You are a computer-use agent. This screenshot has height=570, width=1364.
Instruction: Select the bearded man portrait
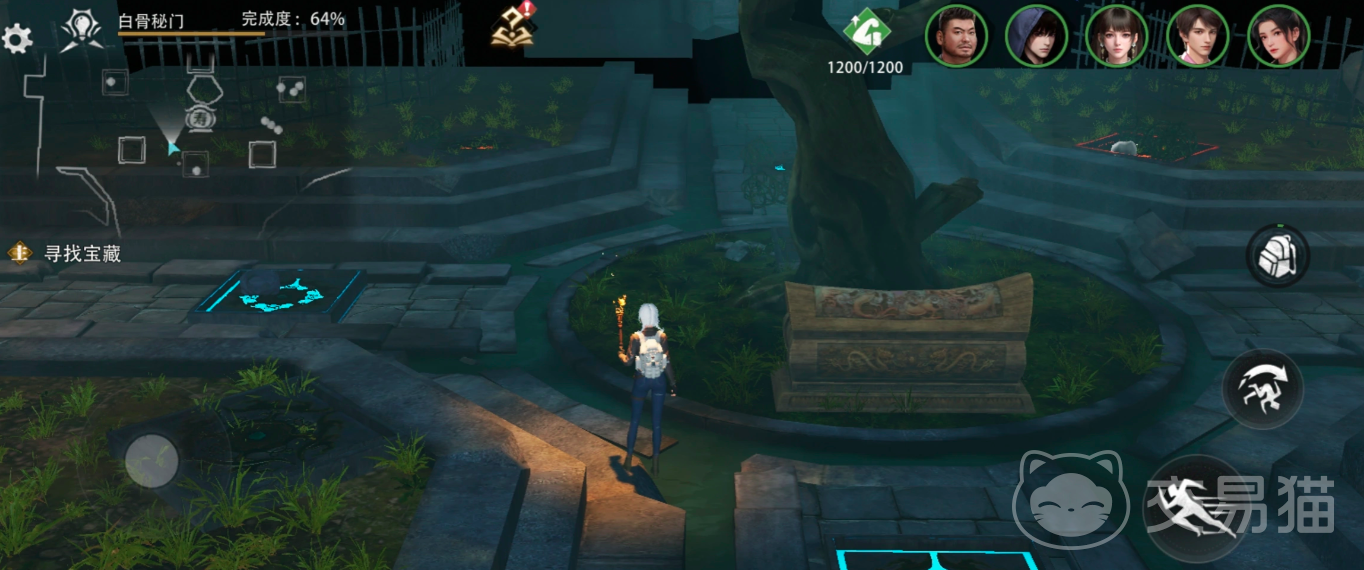[x=956, y=36]
